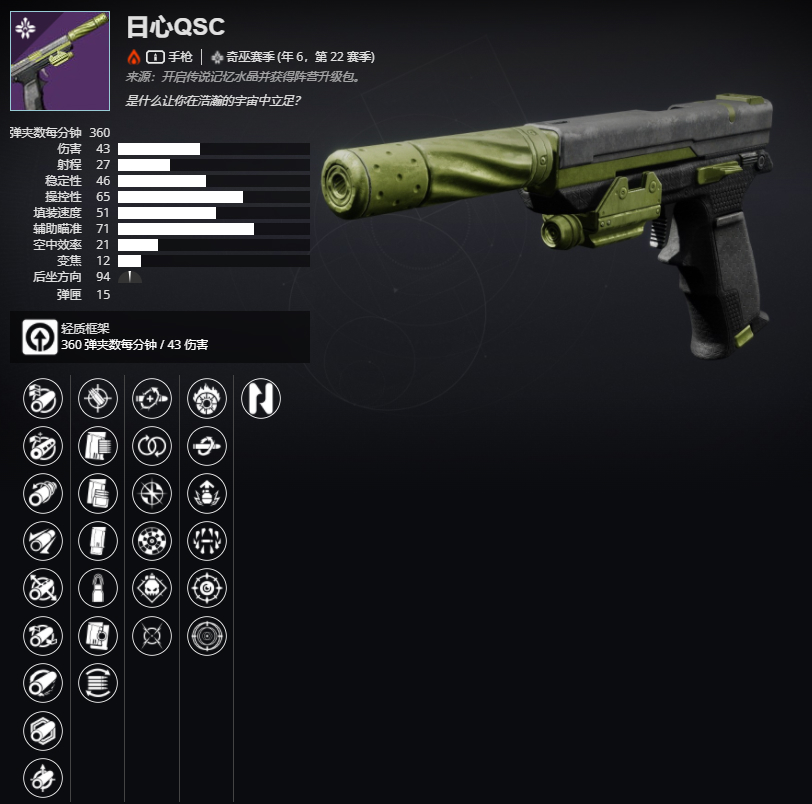The width and height of the screenshot is (812, 804).
Task: Select the Perpetual Motion interlocked rings perk
Action: [x=152, y=446]
